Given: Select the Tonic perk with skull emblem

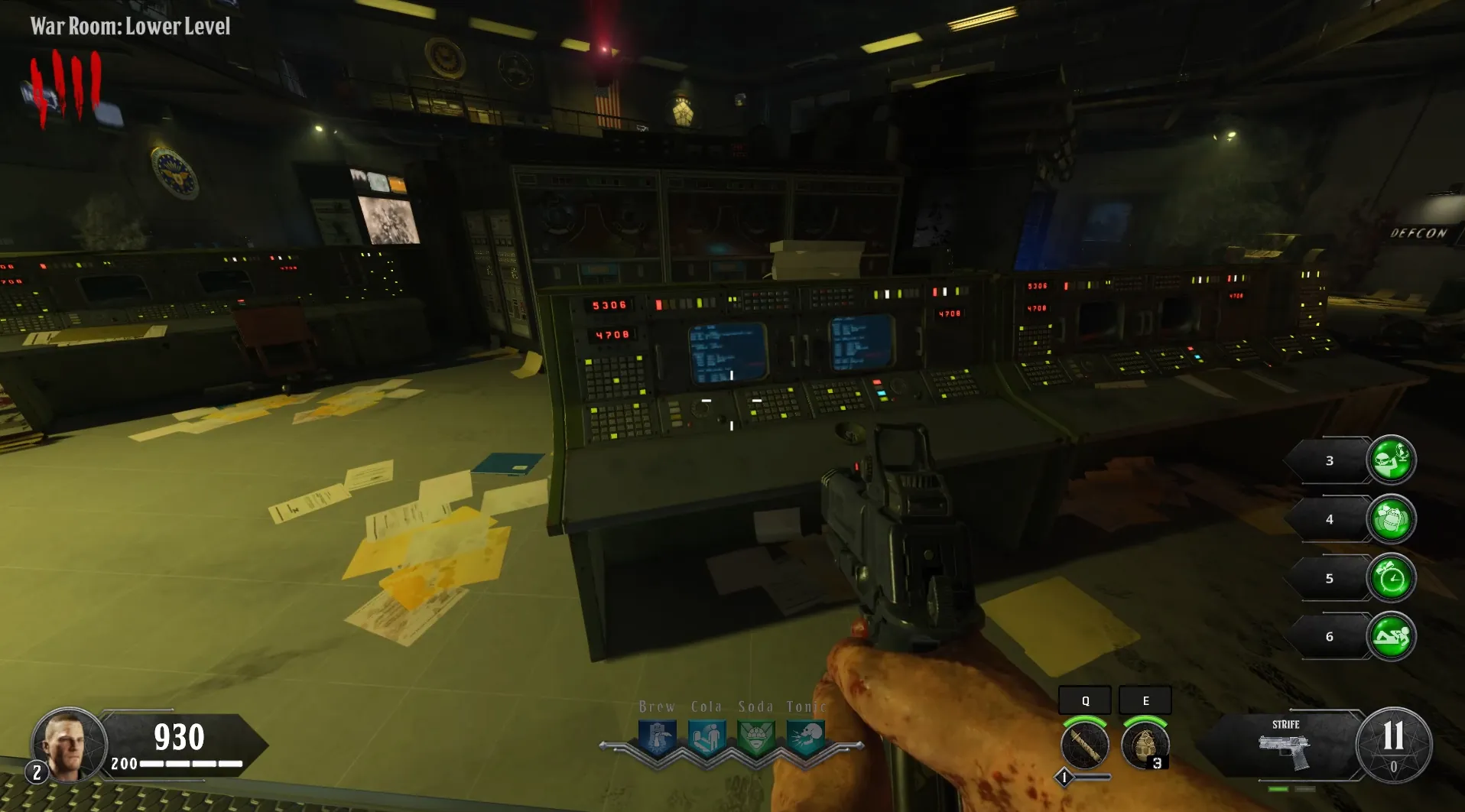Looking at the screenshot, I should (805, 739).
